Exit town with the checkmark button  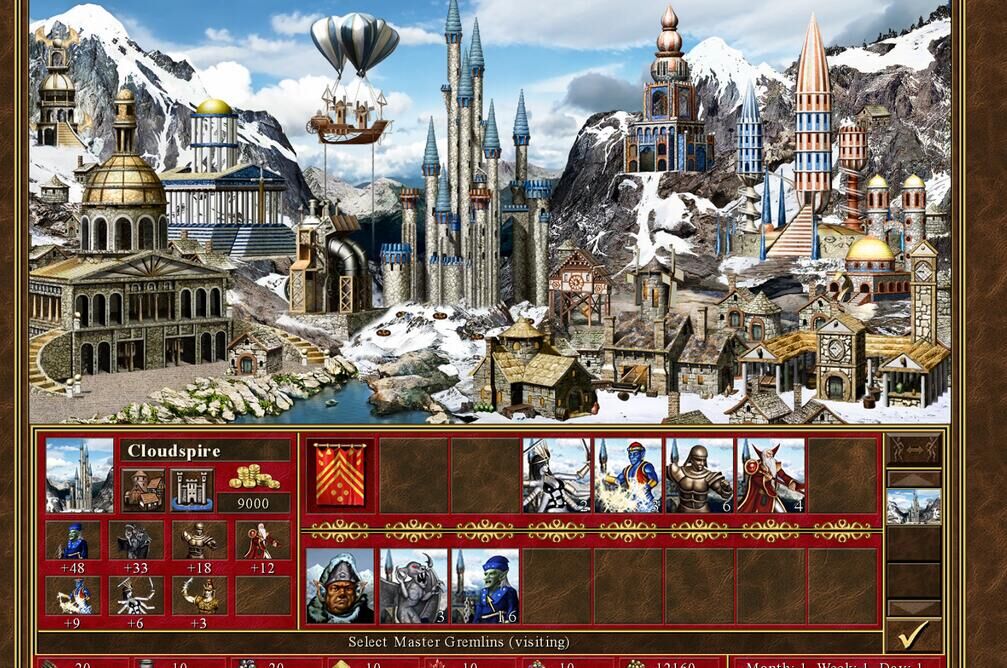tap(912, 634)
